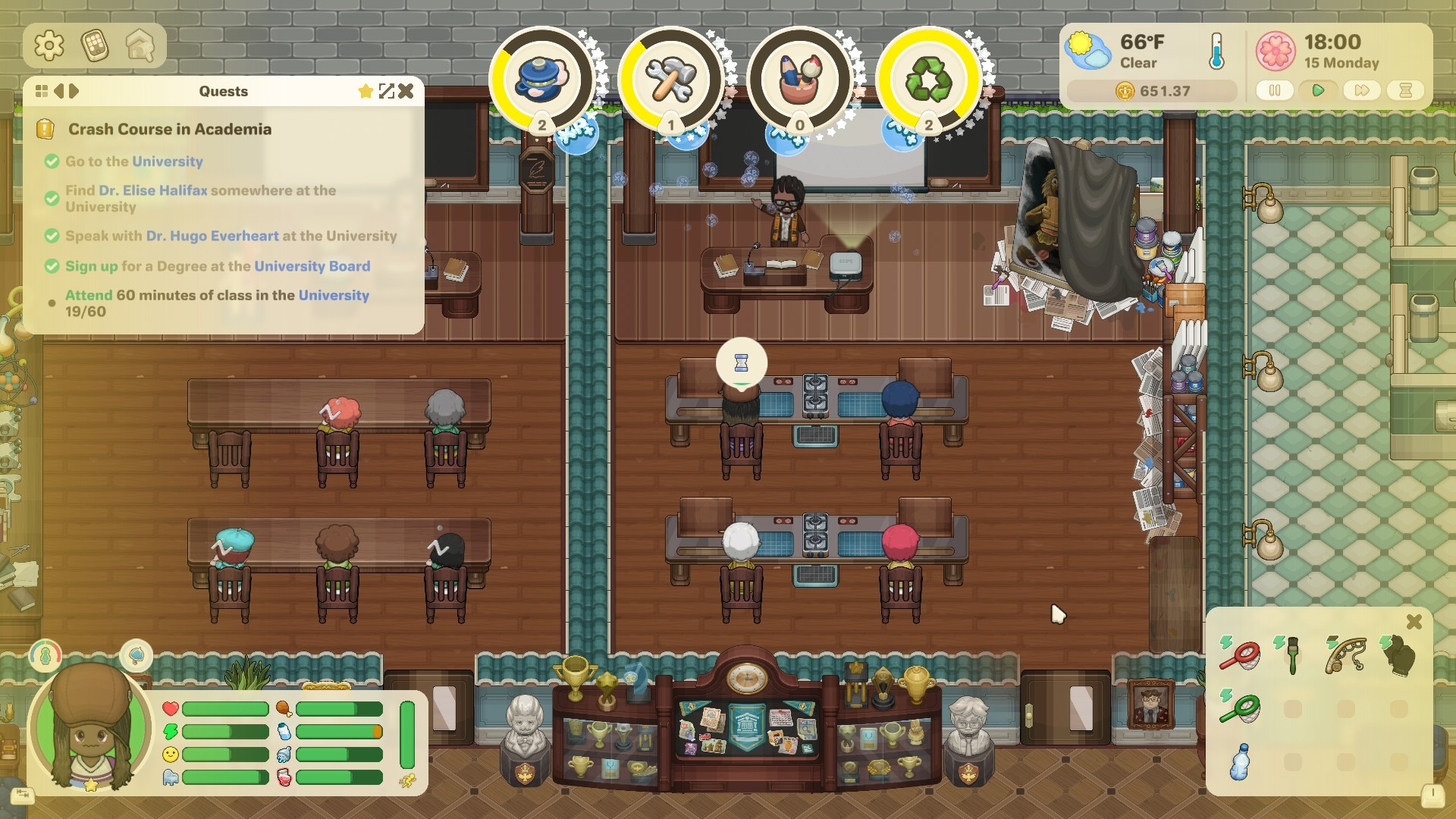Go to the previous quest with left arrow
Screen dimensions: 1456x819
58,91
